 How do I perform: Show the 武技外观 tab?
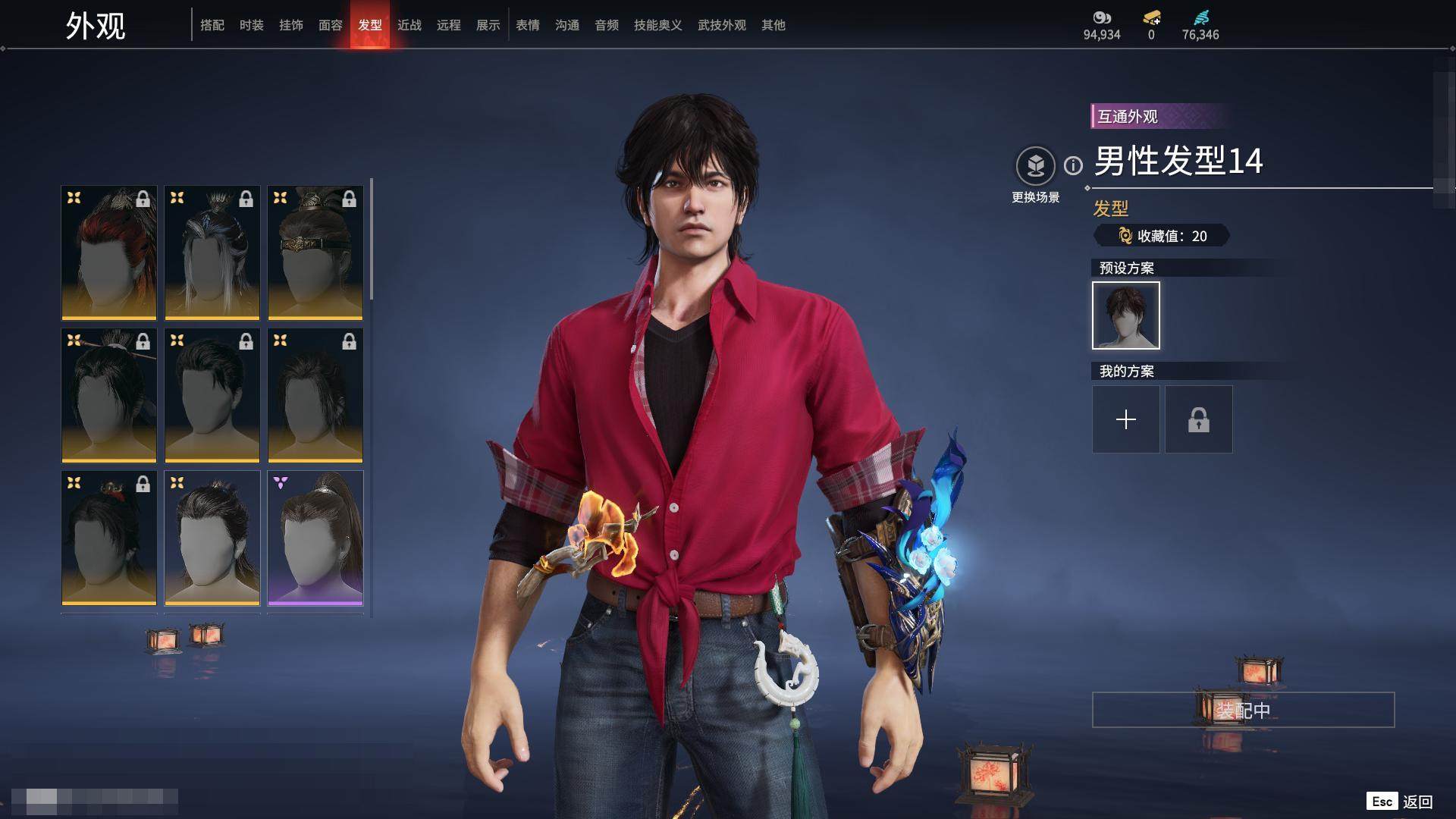(722, 25)
